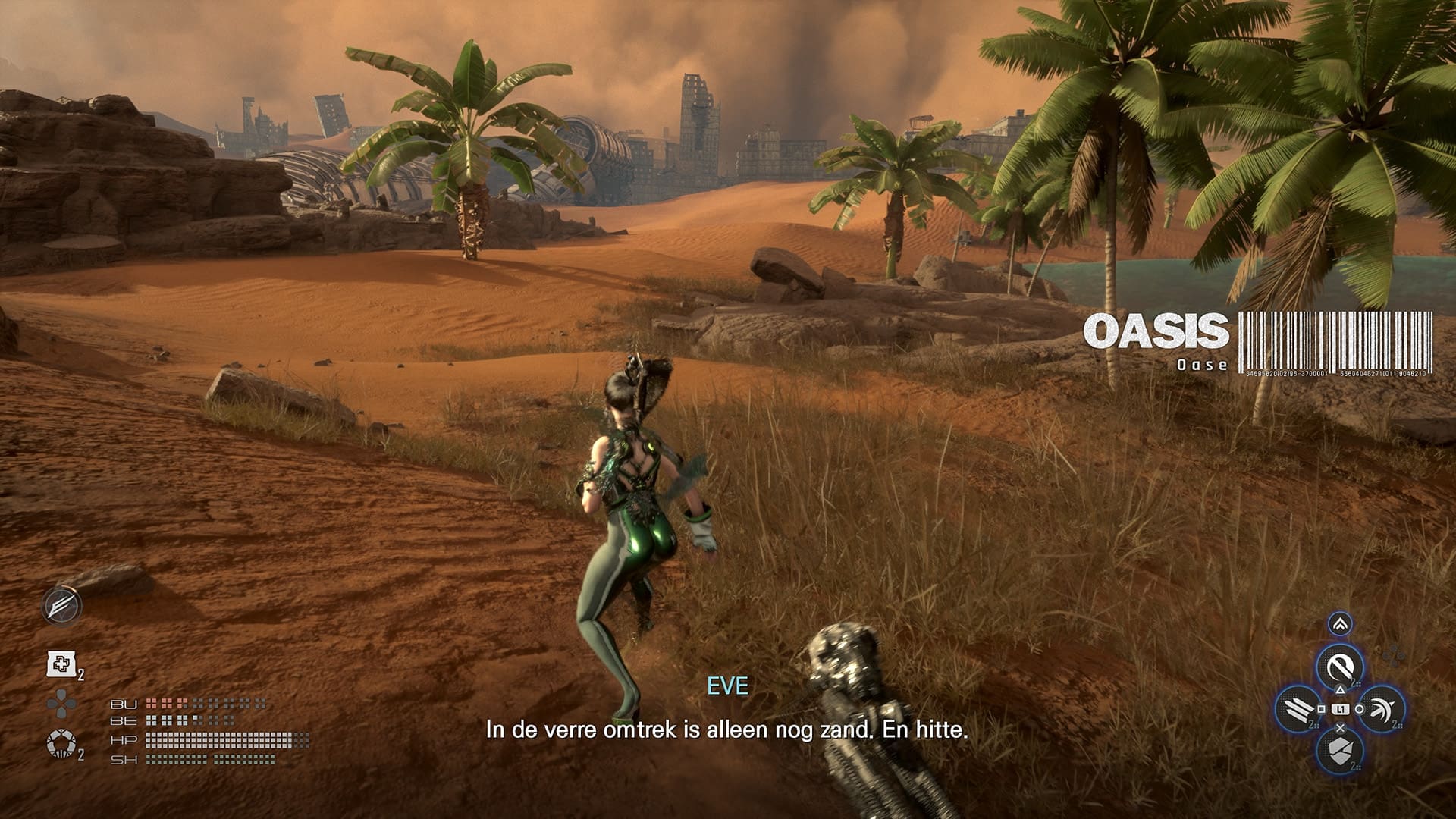The image size is (1456, 819).
Task: Select the shield-break skill below the X button
Action: 1339,750
